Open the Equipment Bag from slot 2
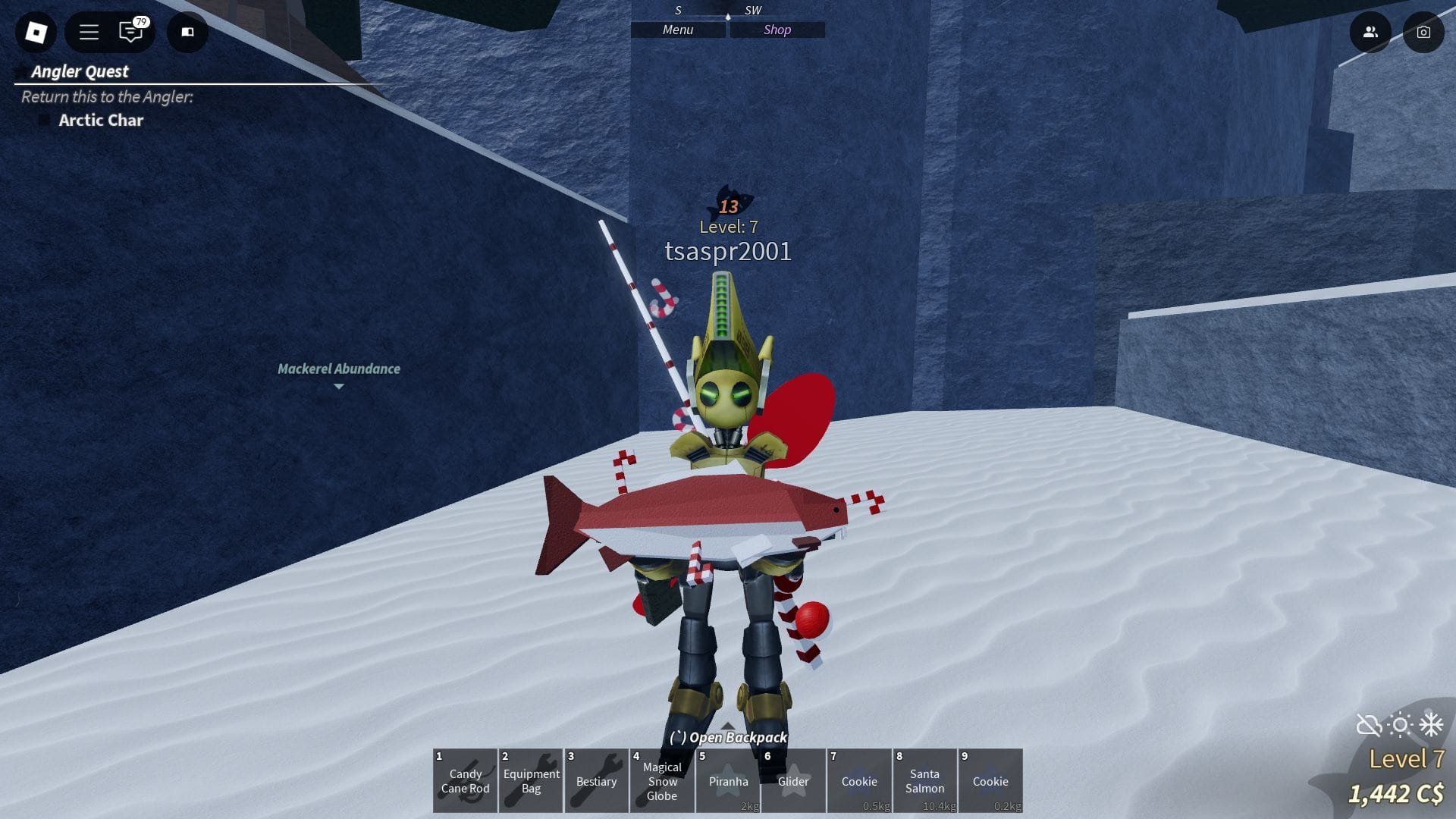 tap(531, 780)
